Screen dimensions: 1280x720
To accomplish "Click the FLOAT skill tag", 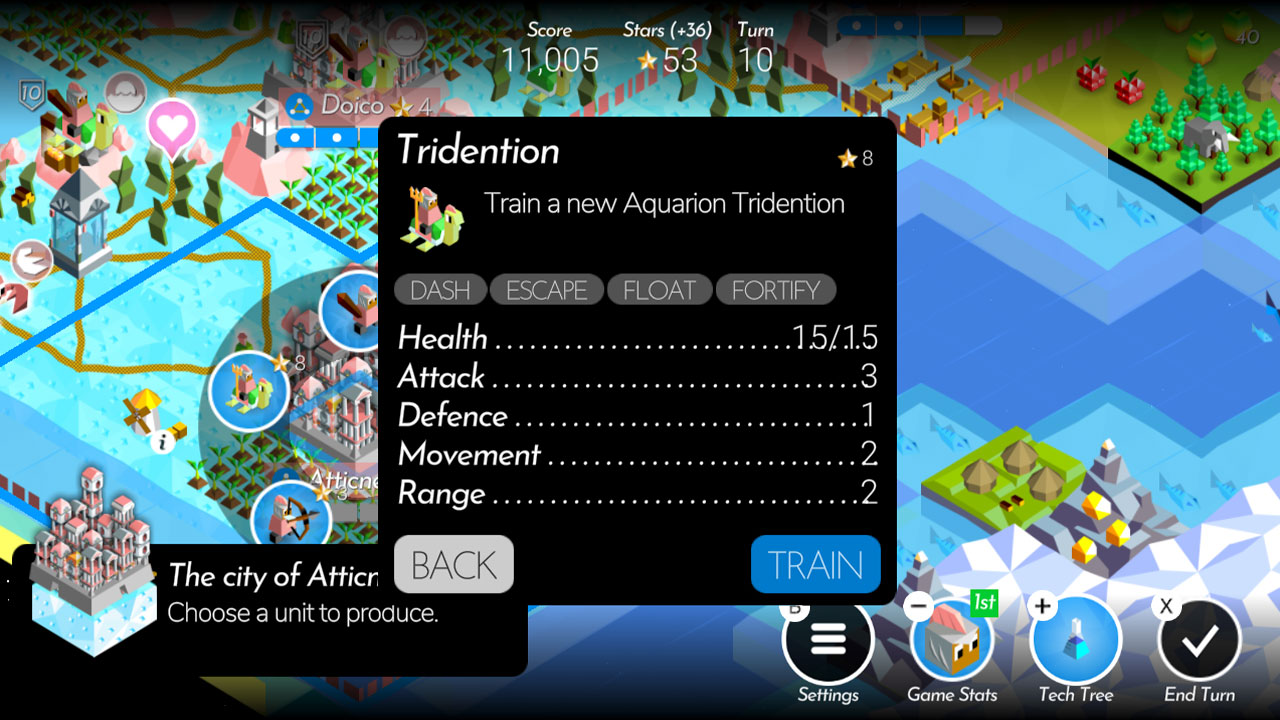I will tap(660, 290).
